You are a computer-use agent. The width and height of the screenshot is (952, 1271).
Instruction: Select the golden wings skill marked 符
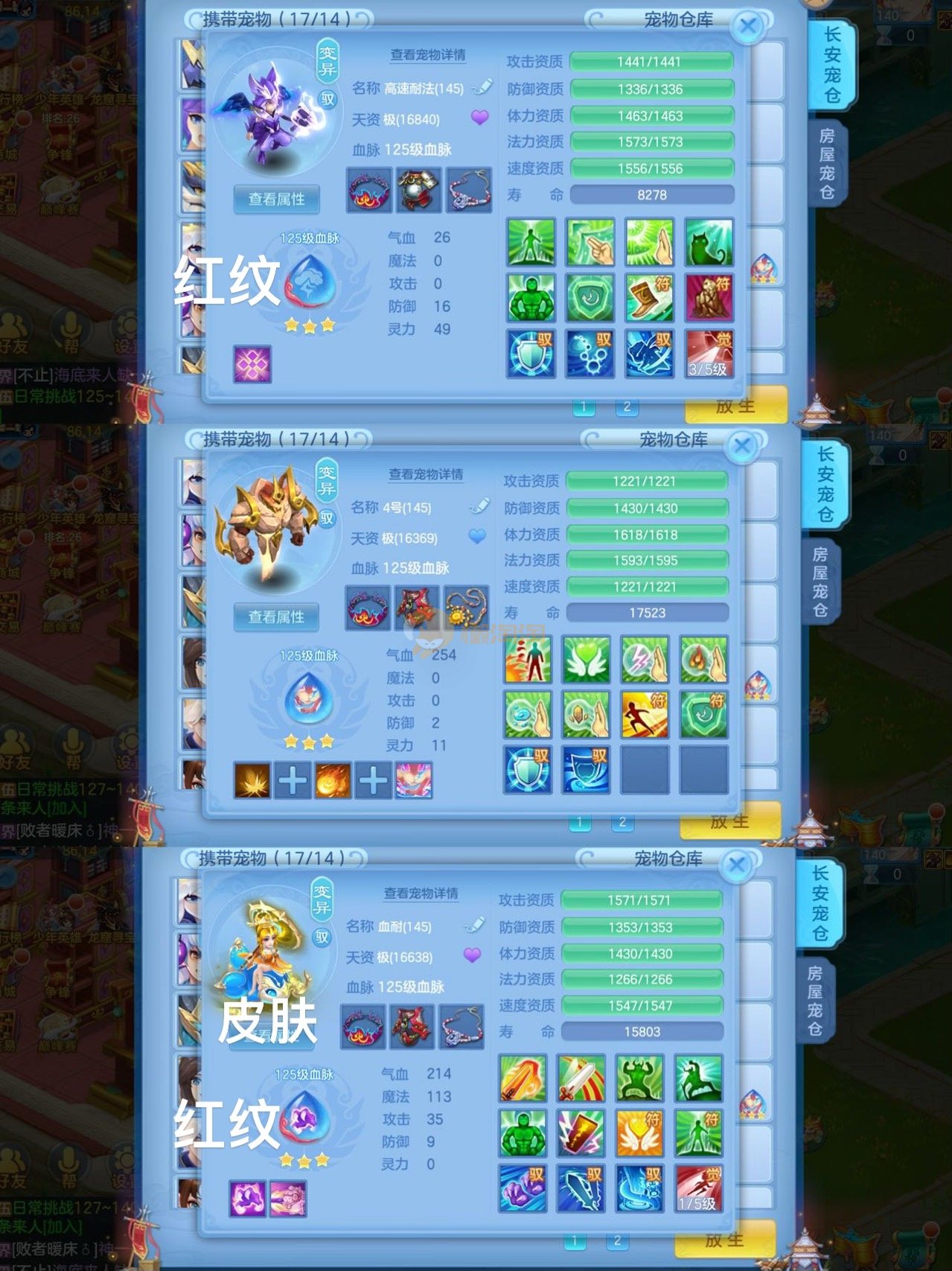click(639, 1133)
